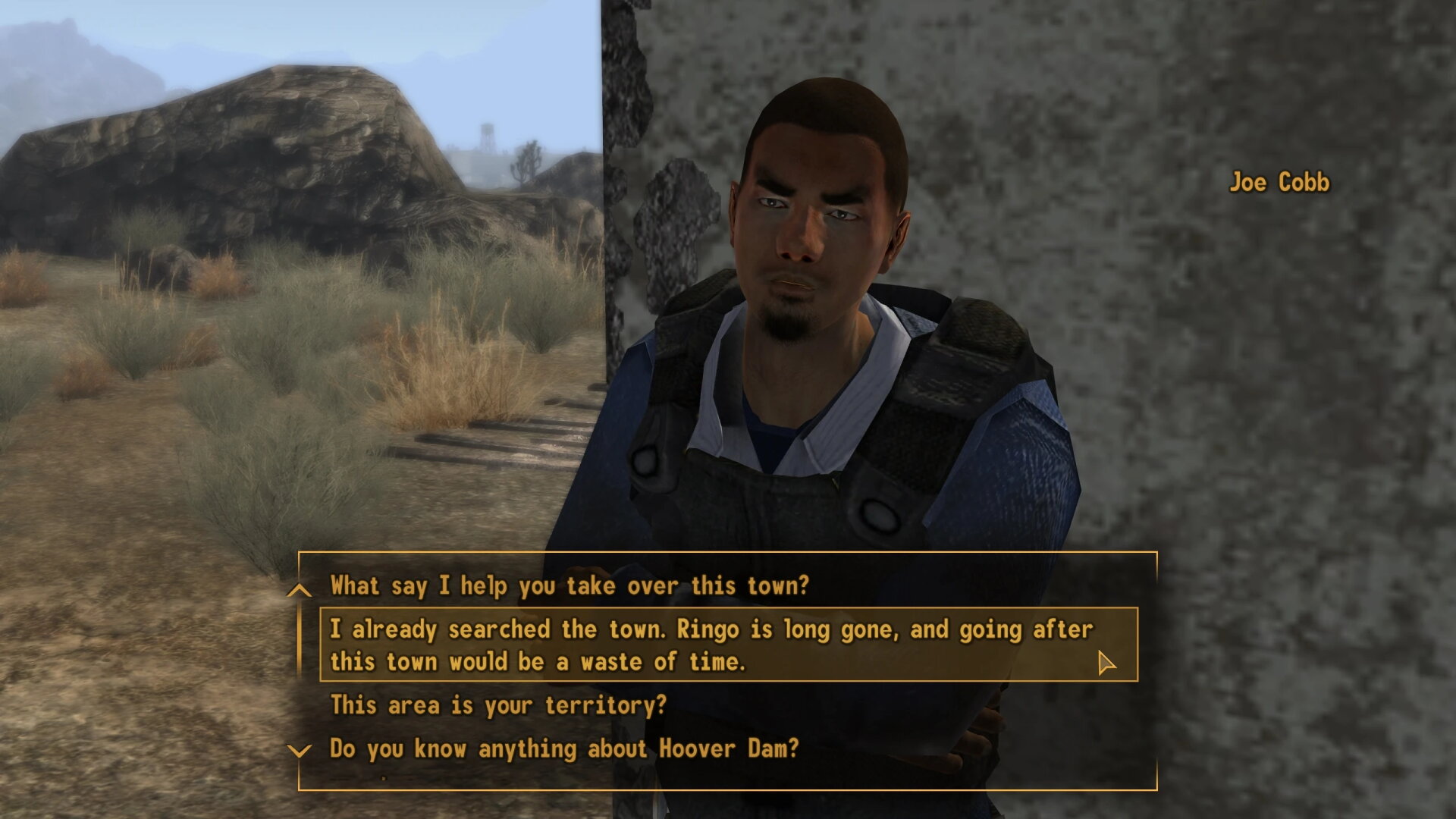Choose the response offering to help take the town
This screenshot has width=1456, height=819.
tap(571, 586)
